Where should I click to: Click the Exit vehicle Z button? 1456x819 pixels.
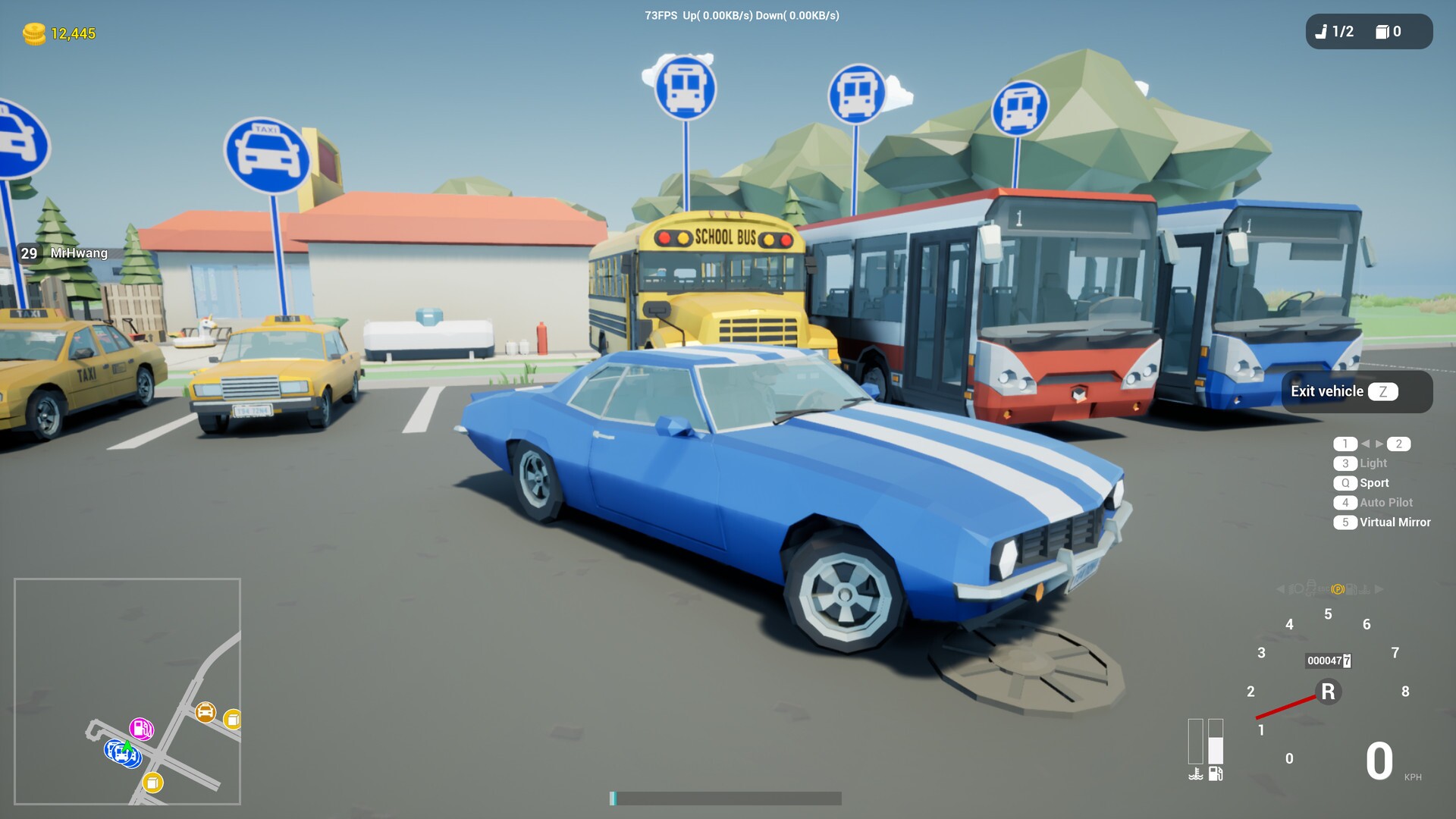(1355, 391)
